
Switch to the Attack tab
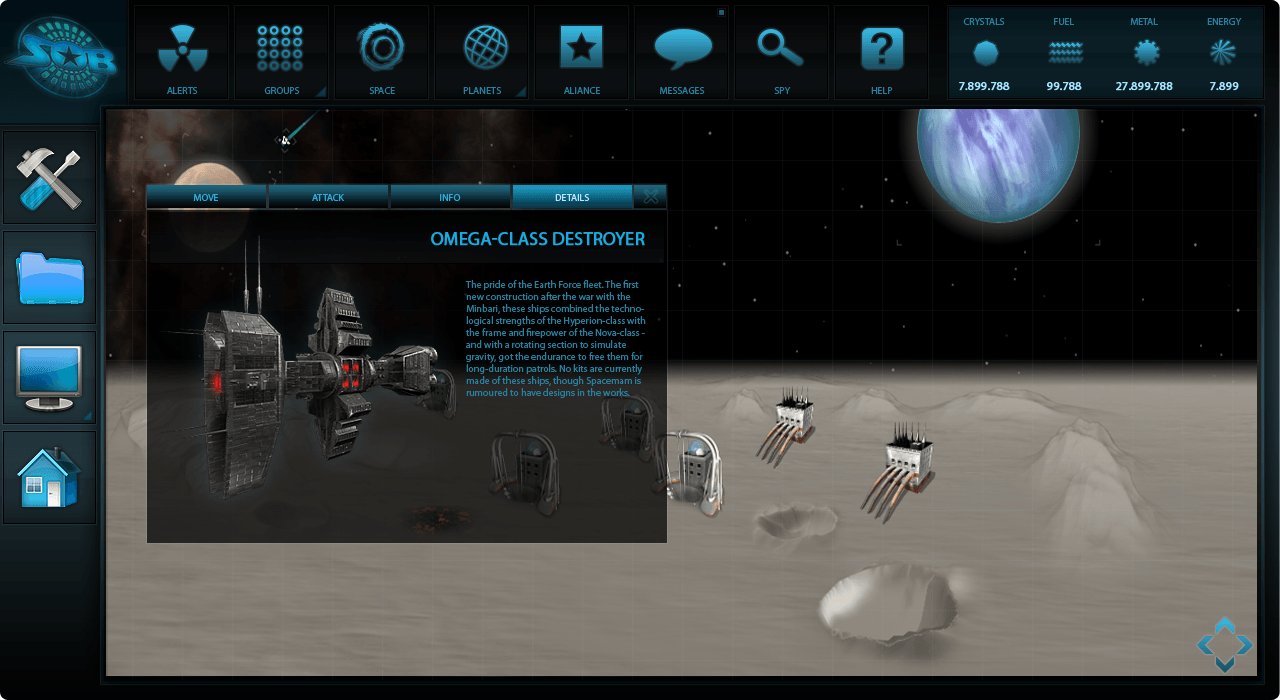[x=328, y=197]
